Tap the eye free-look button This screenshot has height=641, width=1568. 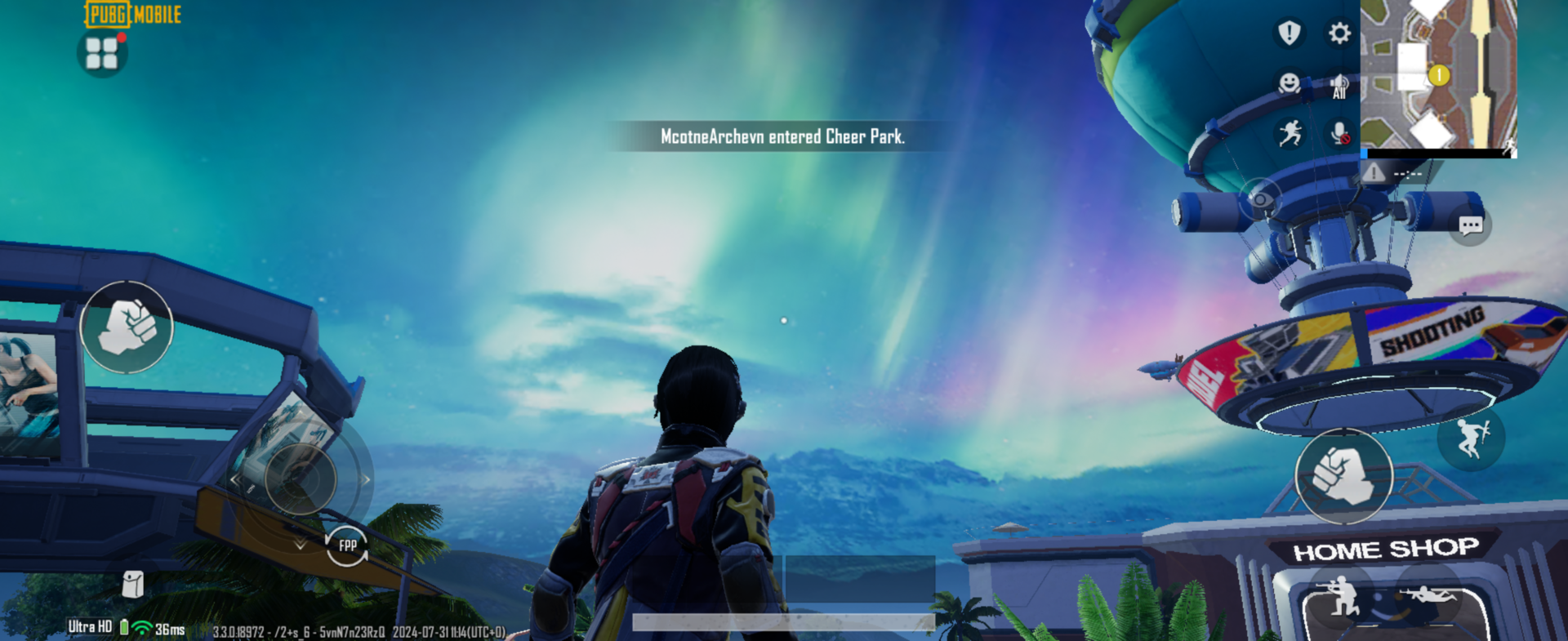coord(1260,199)
